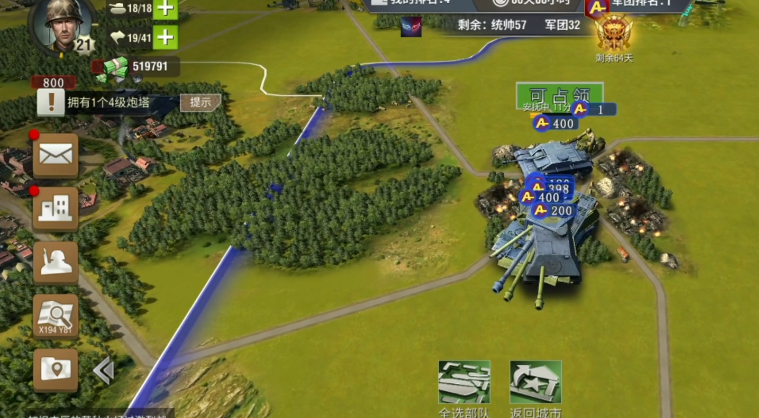Open the coordinate search magnifier icon
Viewport: 759px width, 418px height.
coord(55,316)
